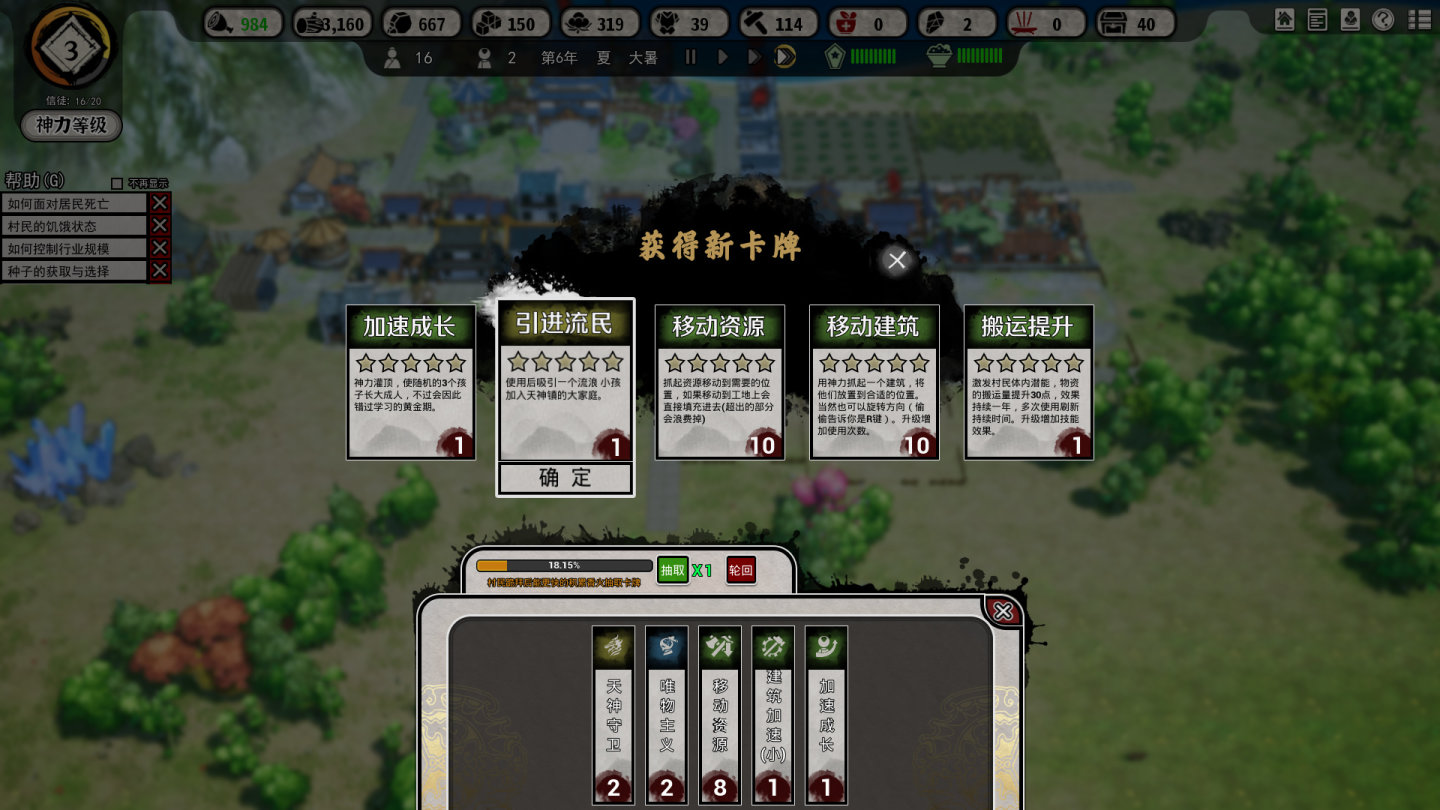Open the house icon menu
Viewport: 1440px width, 810px height.
pos(1285,19)
